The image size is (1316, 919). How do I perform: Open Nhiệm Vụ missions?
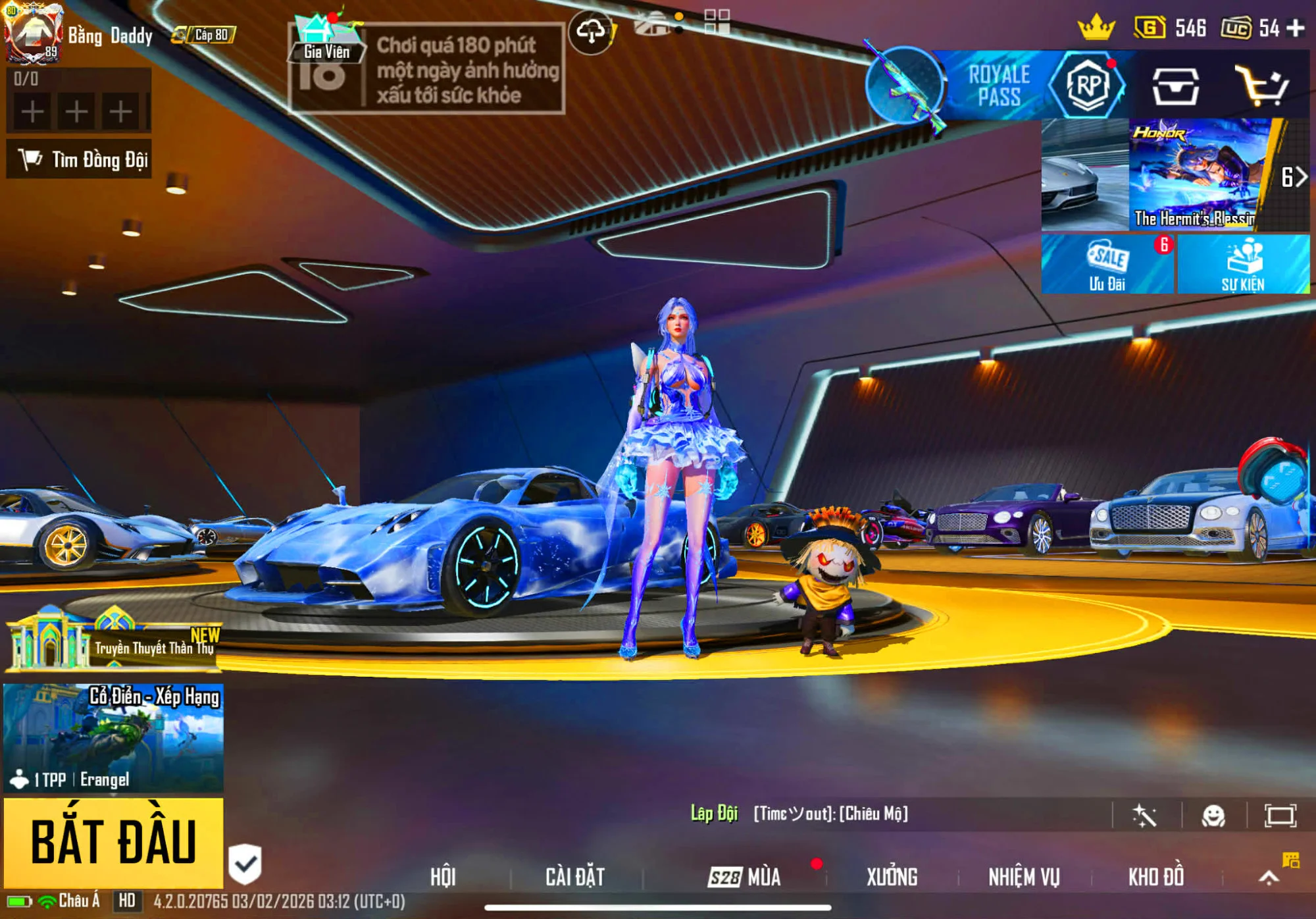[x=1024, y=877]
